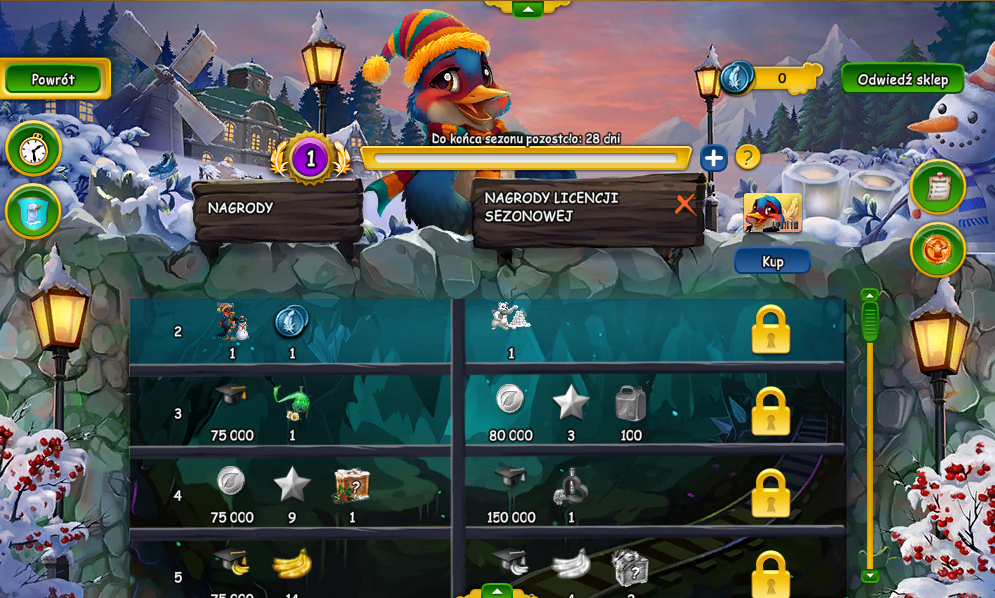
Task: Expand the green arrow at top center
Action: [x=527, y=8]
